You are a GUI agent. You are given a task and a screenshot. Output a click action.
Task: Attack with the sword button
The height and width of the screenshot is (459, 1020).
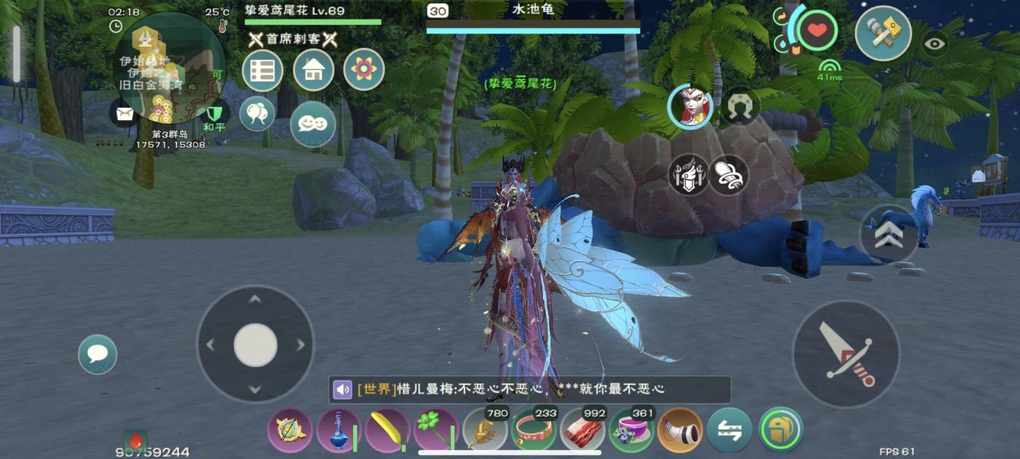[x=846, y=353]
